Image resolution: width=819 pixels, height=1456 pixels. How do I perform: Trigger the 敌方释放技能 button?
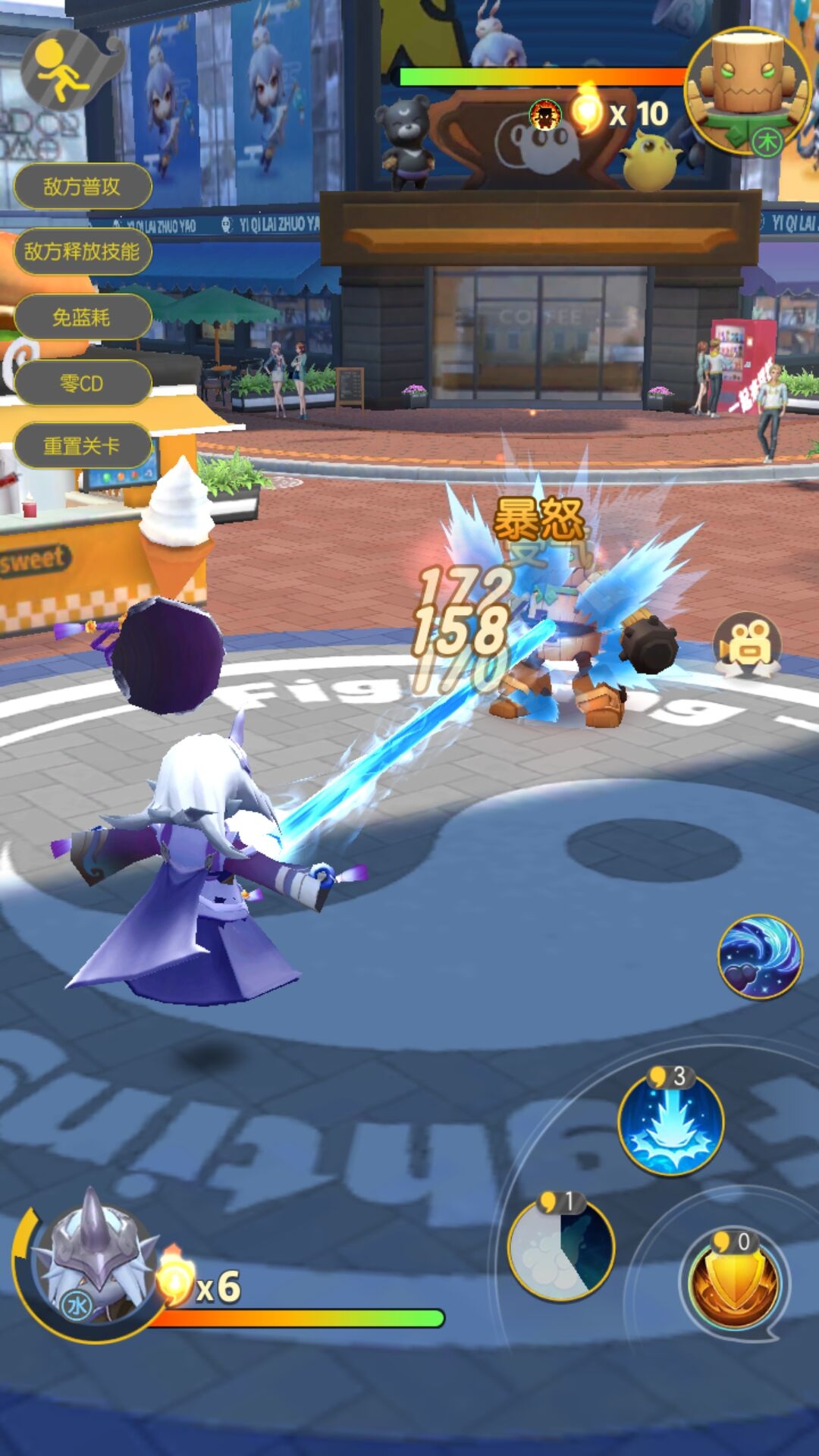(x=82, y=252)
